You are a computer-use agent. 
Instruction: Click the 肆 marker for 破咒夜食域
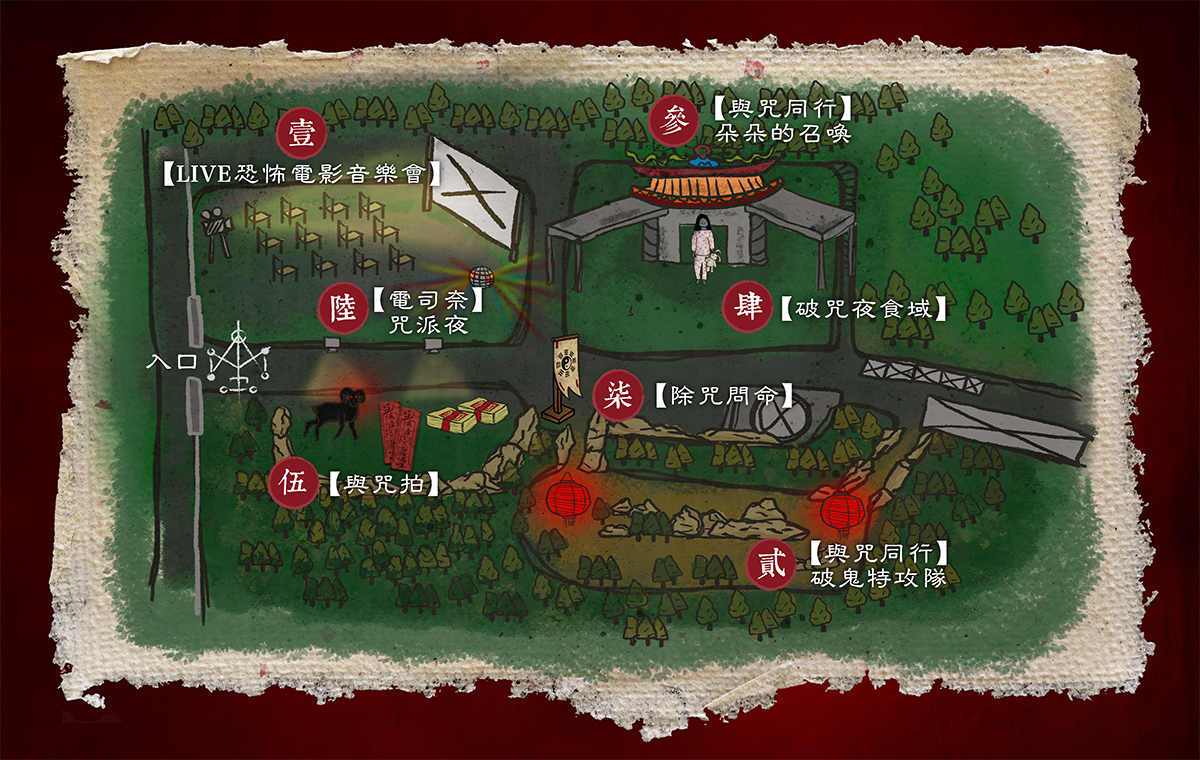750,309
